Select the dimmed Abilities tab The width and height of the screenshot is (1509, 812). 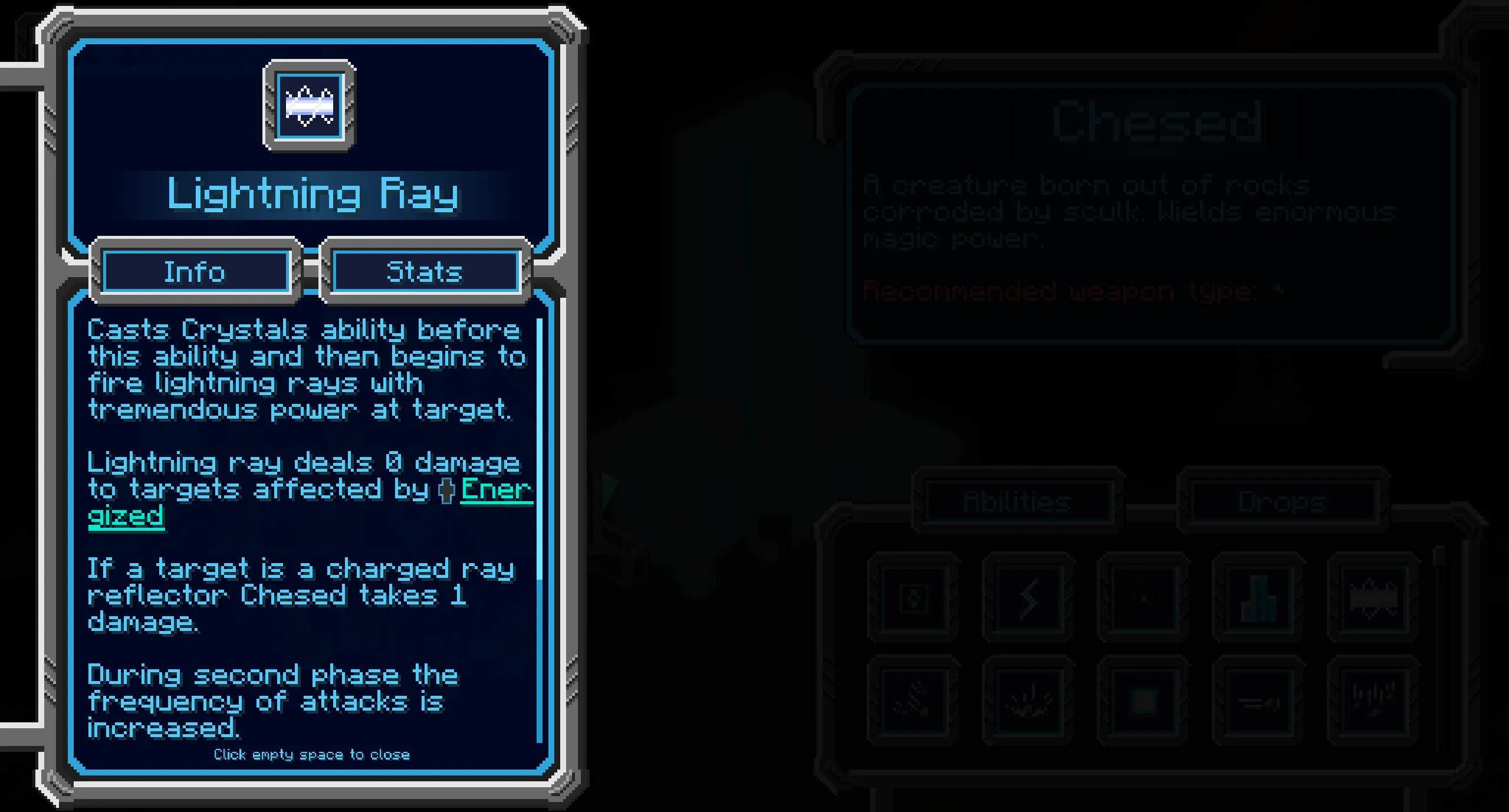(x=1017, y=502)
